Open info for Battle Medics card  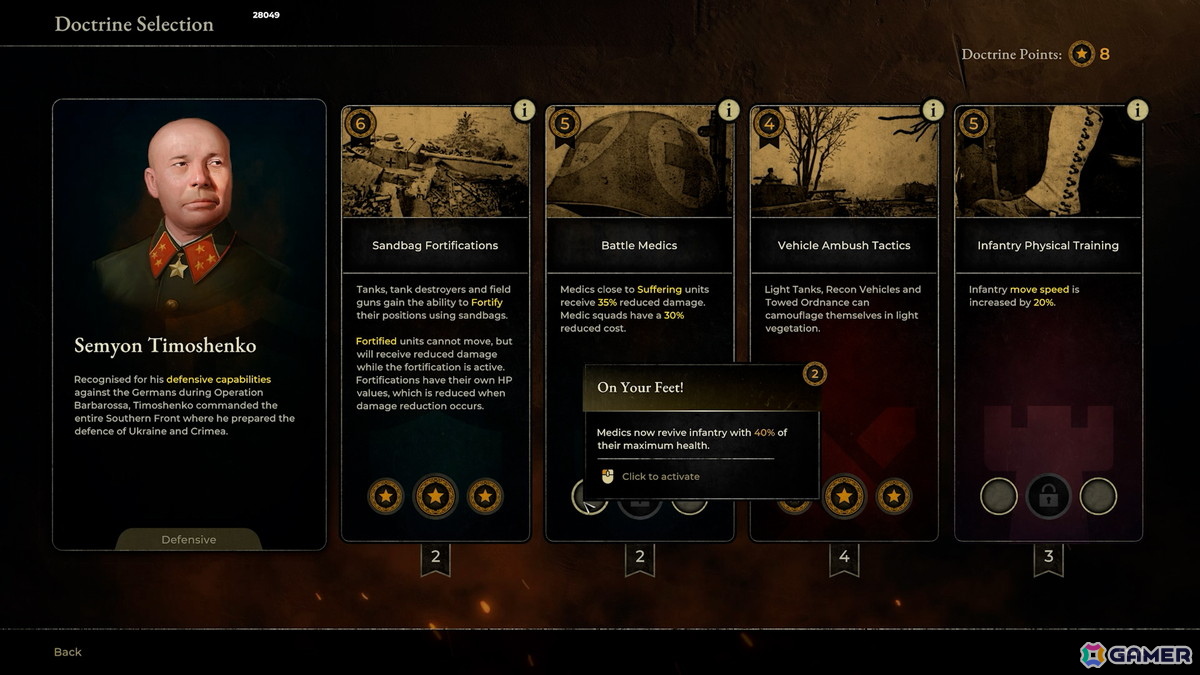click(x=728, y=110)
